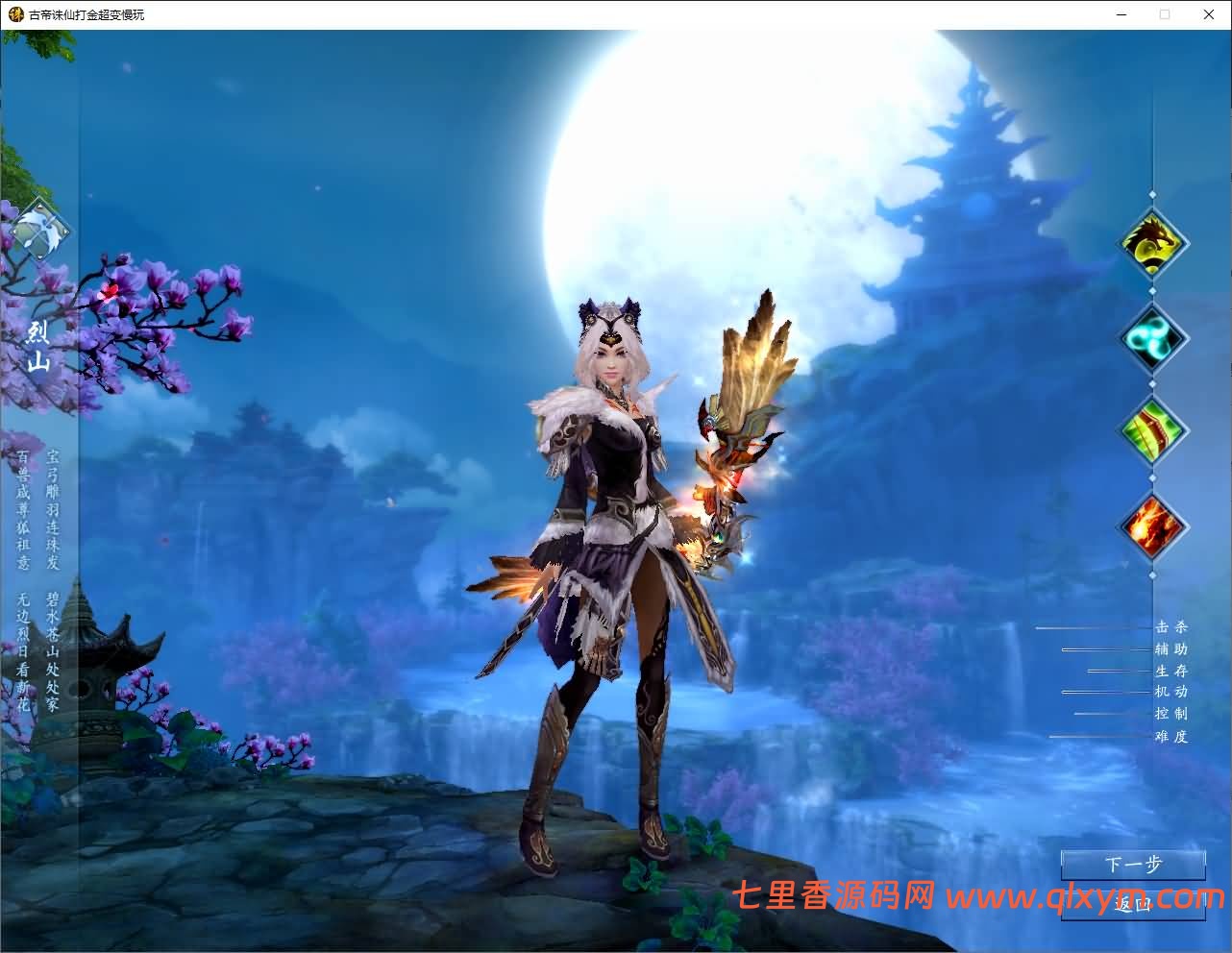
Task: Toggle the diamond node below the flame icon
Action: click(1153, 574)
